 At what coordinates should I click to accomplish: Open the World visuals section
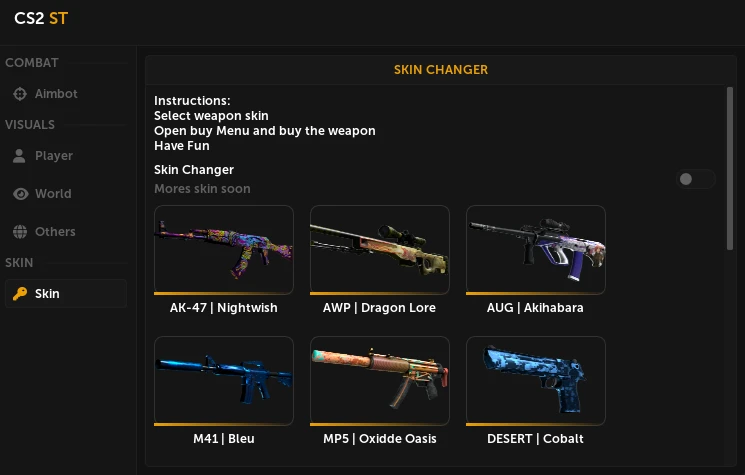(x=53, y=194)
